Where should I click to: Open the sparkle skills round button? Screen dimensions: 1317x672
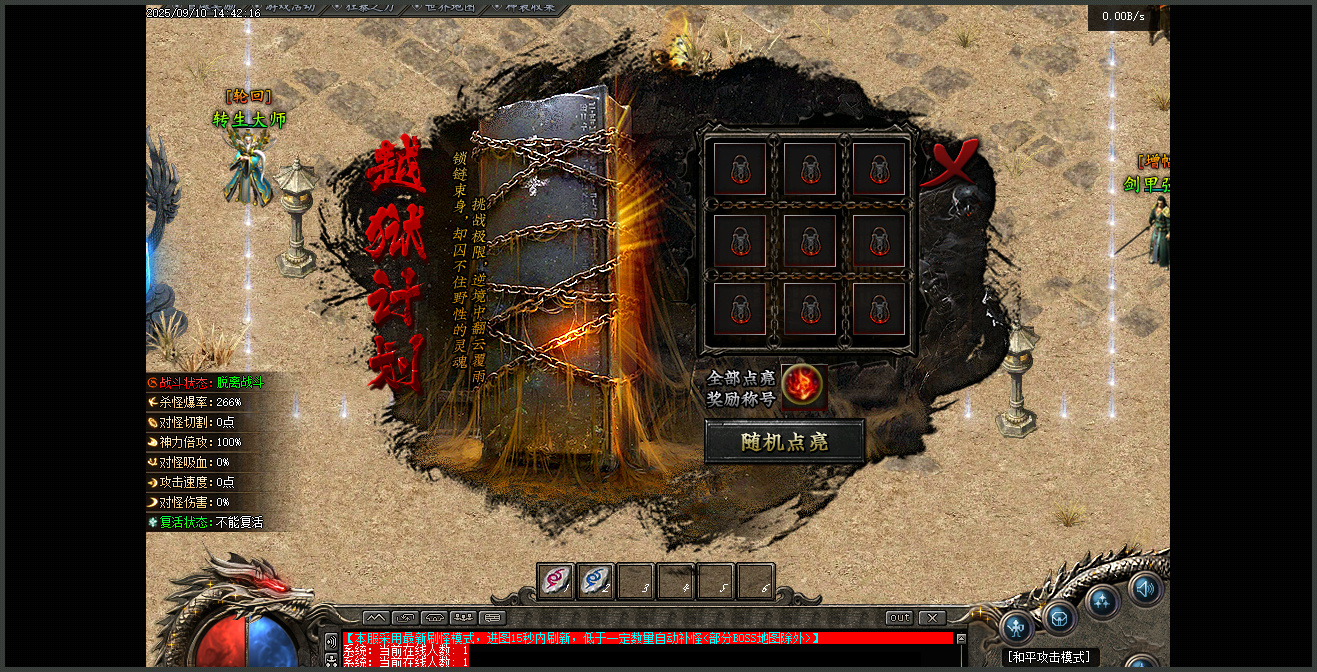click(x=1103, y=601)
